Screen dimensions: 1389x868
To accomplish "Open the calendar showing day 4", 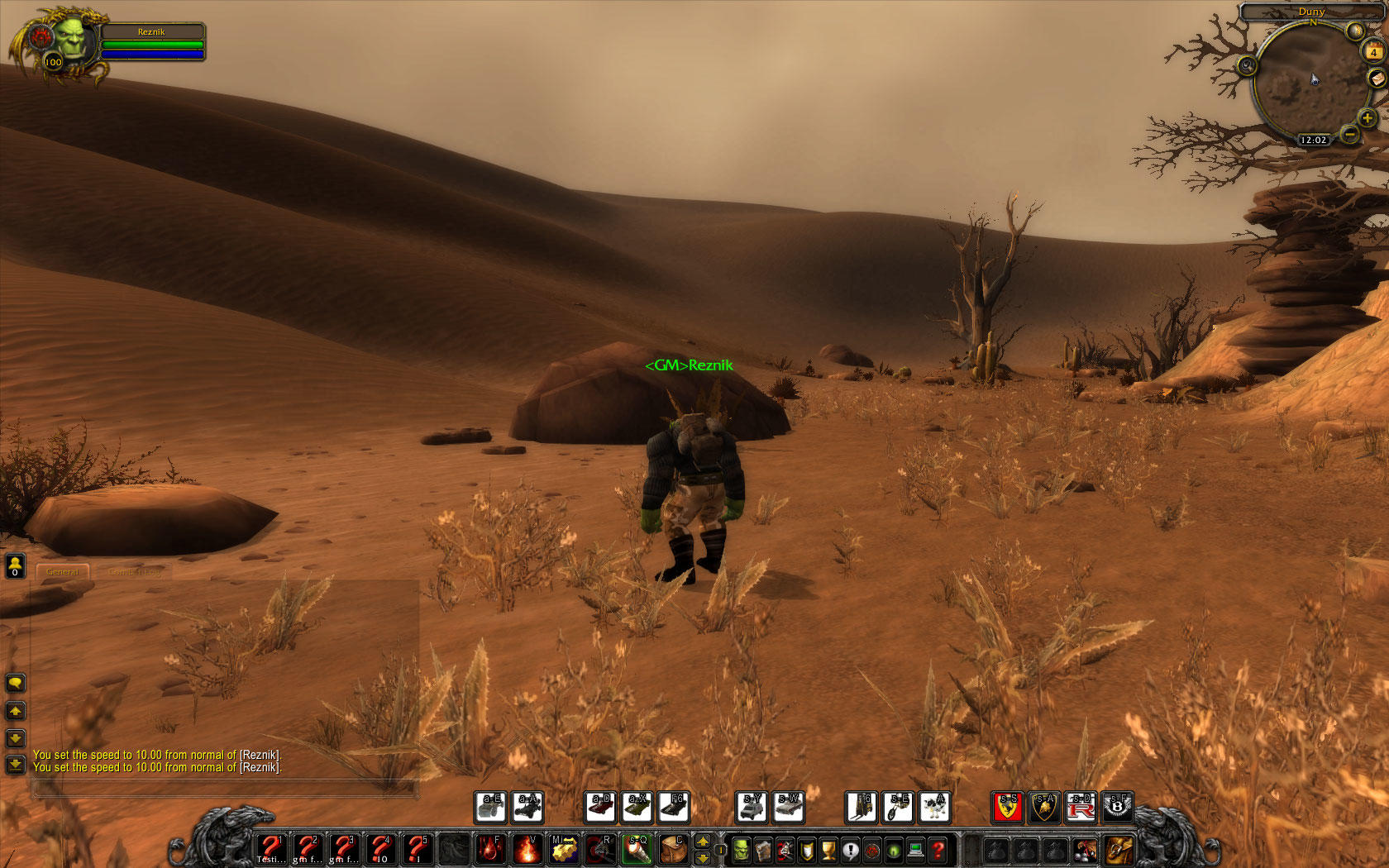I will click(x=1372, y=50).
